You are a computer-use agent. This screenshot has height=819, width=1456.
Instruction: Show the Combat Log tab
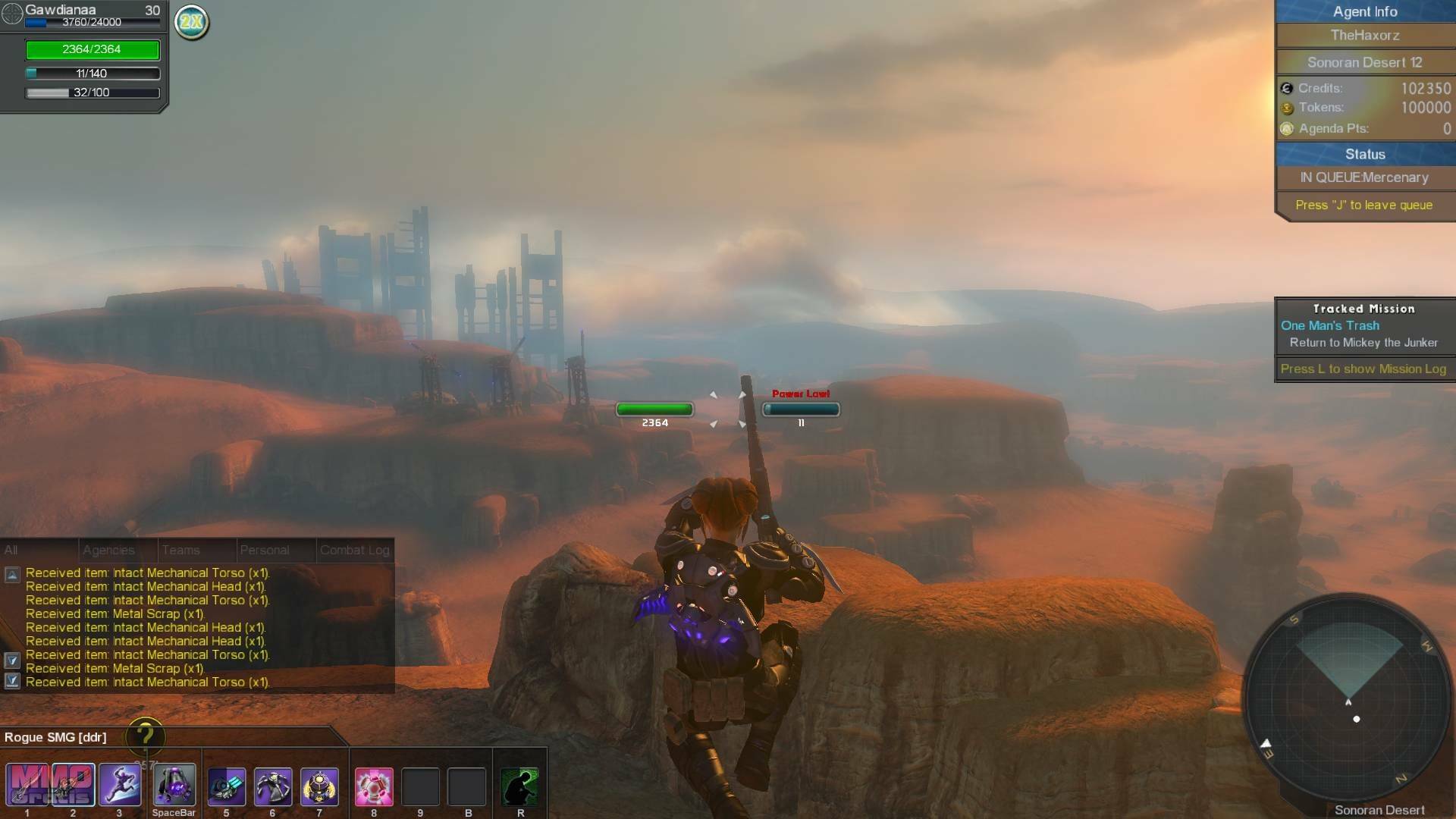pos(354,551)
